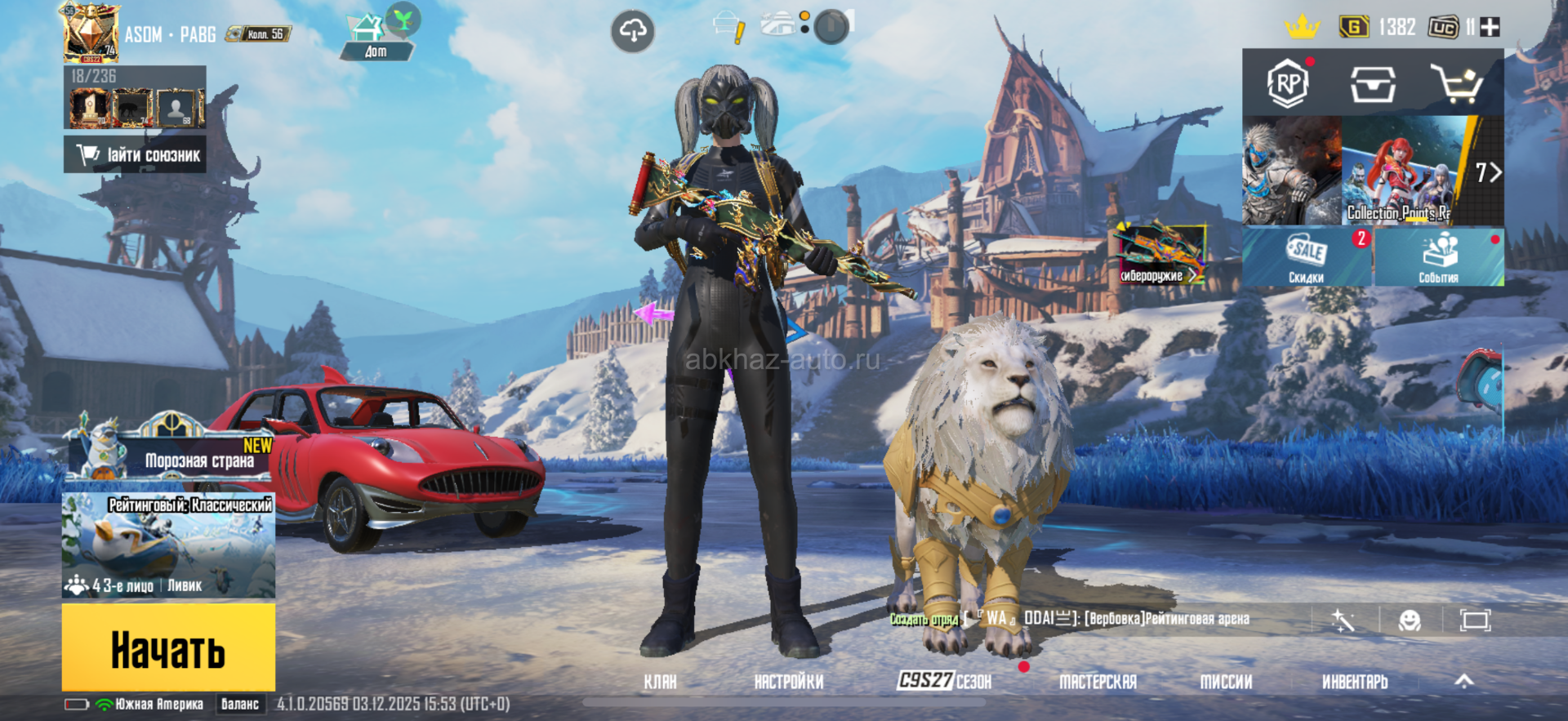Open the player profile avatar
This screenshot has width=1568, height=721.
pos(91,34)
